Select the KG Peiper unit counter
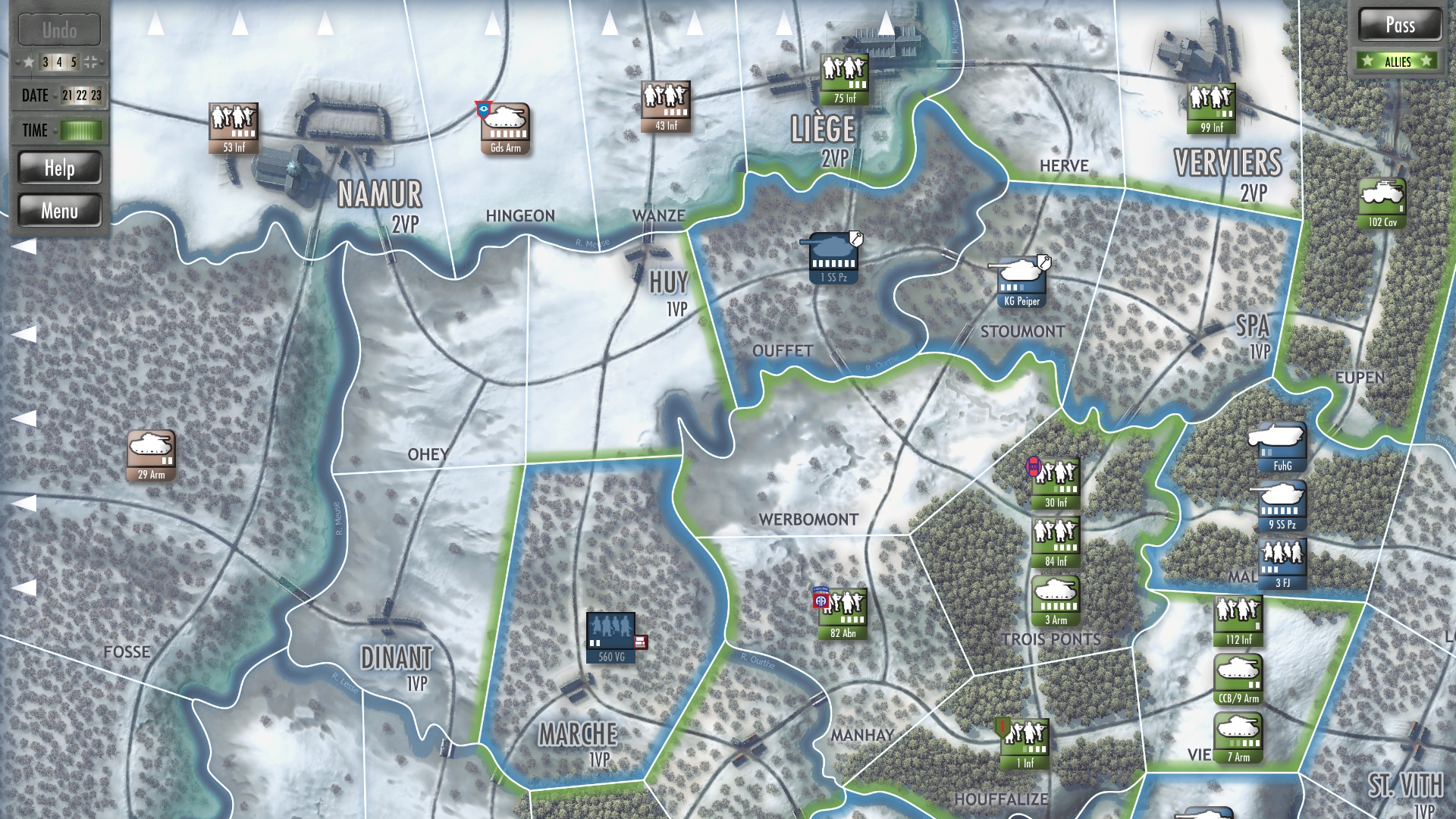 [1020, 281]
